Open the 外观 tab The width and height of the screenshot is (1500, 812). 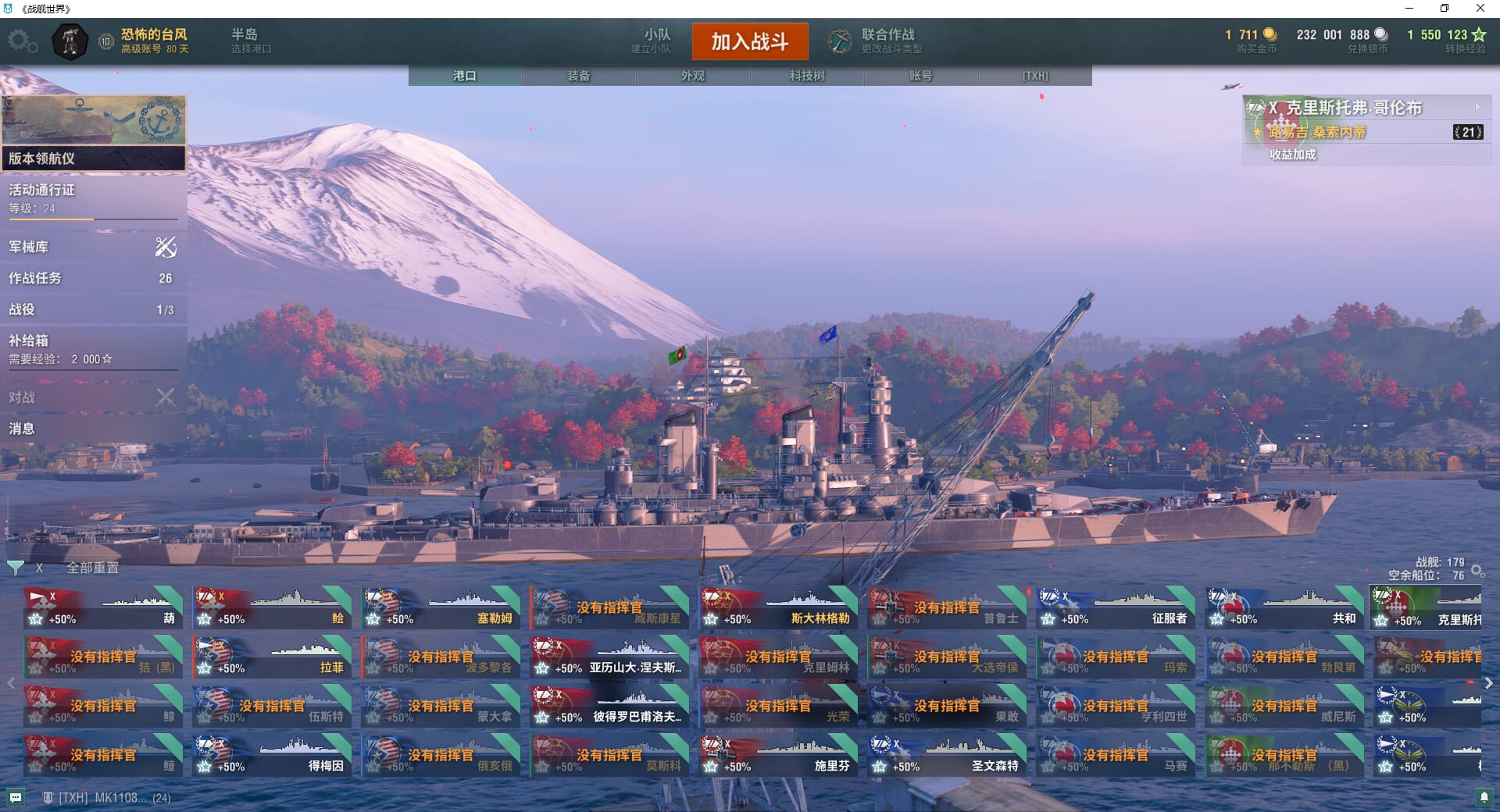coord(692,76)
